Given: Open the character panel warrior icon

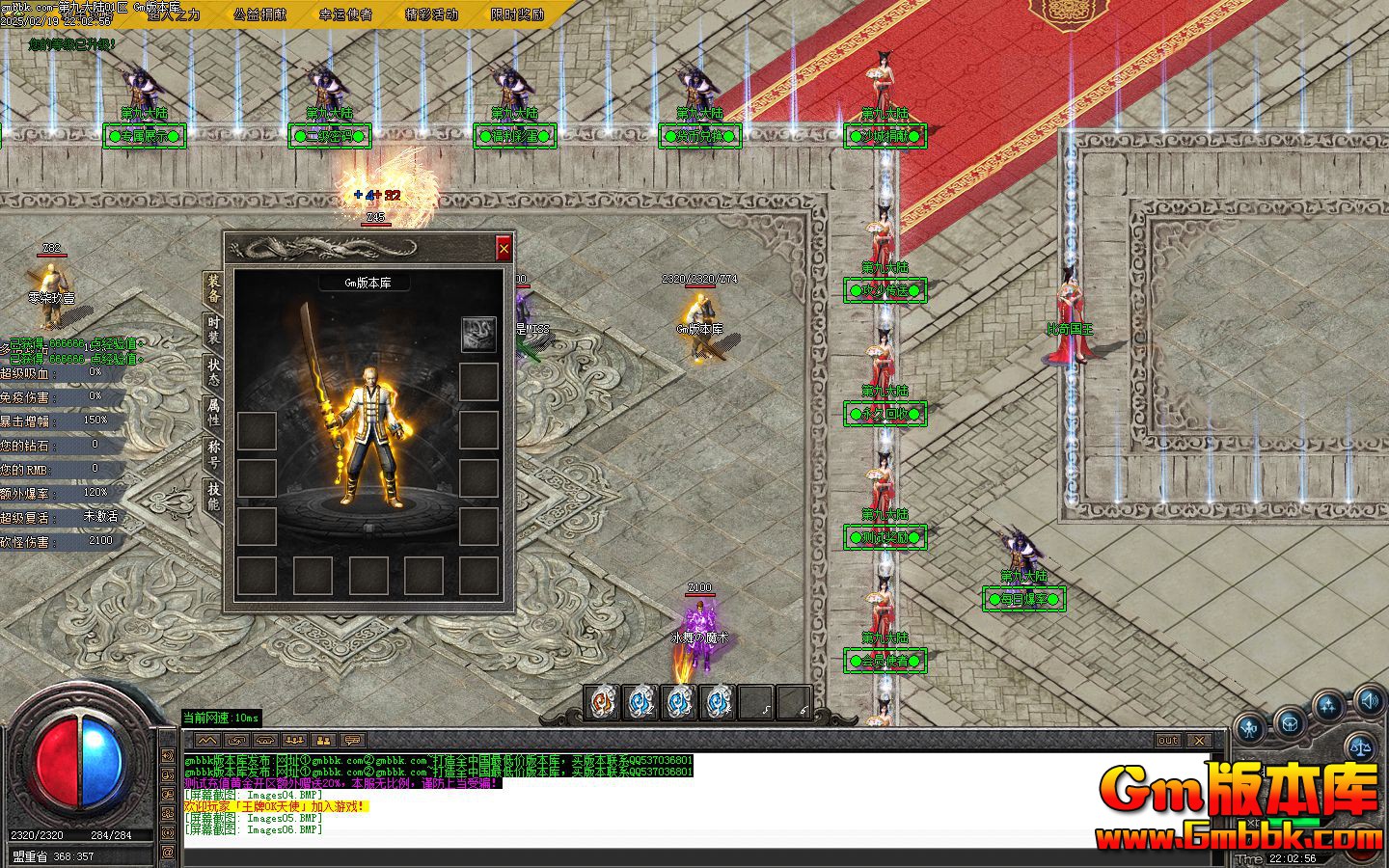Looking at the screenshot, I should point(1251,730).
